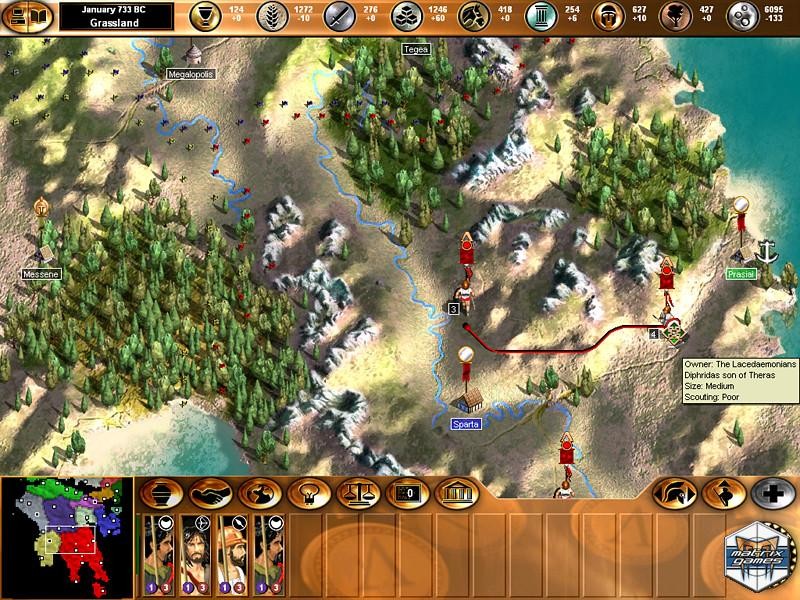The image size is (800, 600).
Task: Open the balance scales button
Action: (355, 493)
